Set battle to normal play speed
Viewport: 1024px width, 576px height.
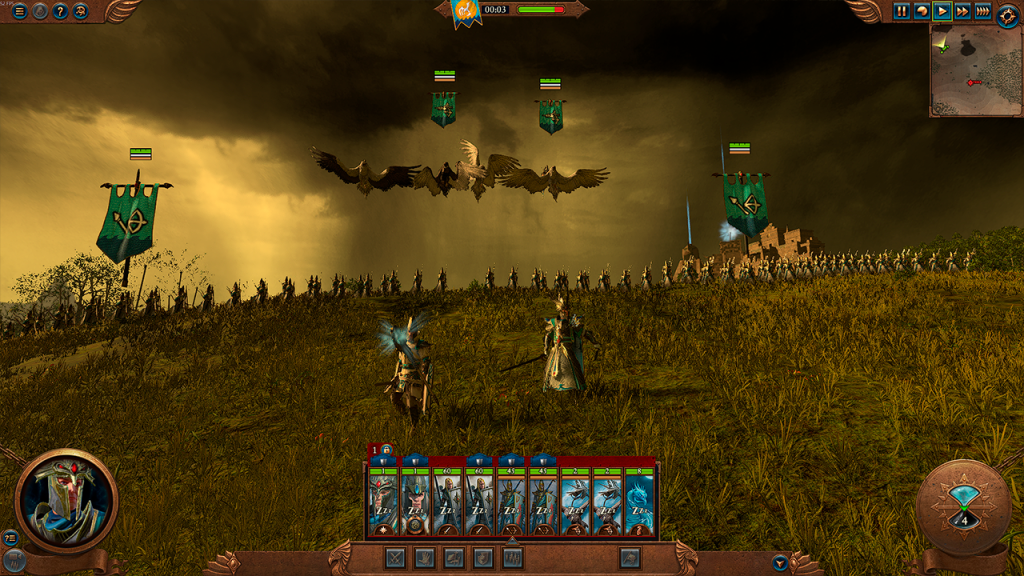point(942,11)
